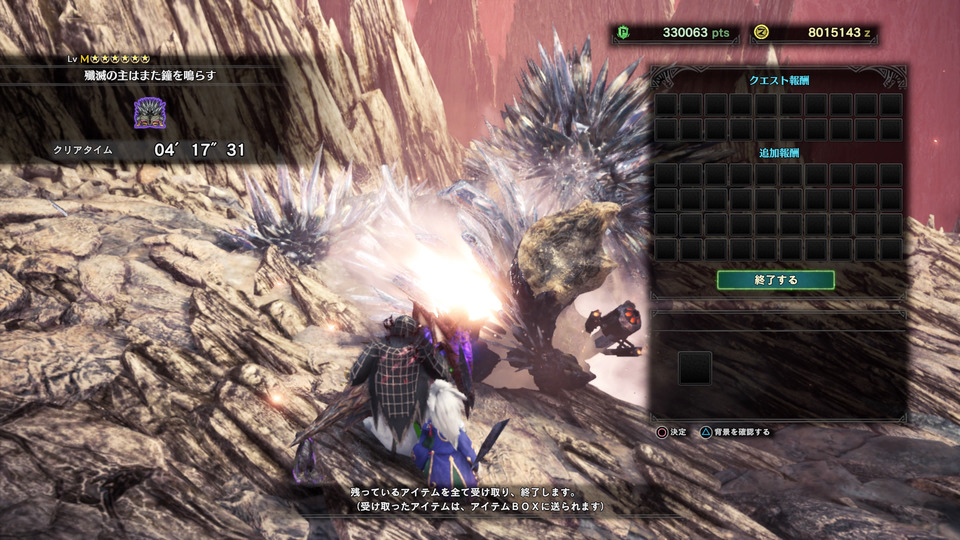
Task: Select the lone item slot below the rewards
Action: [x=694, y=368]
